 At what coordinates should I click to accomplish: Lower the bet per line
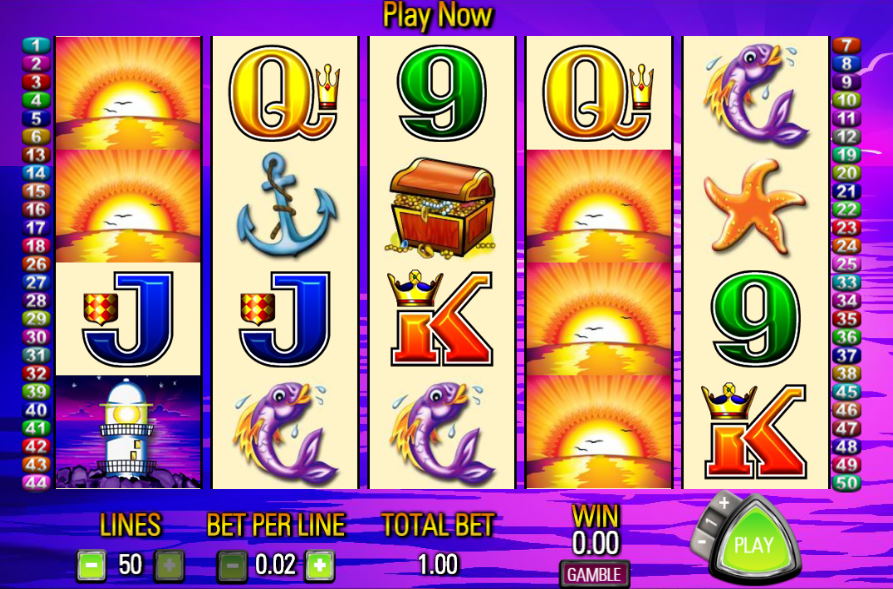231,566
